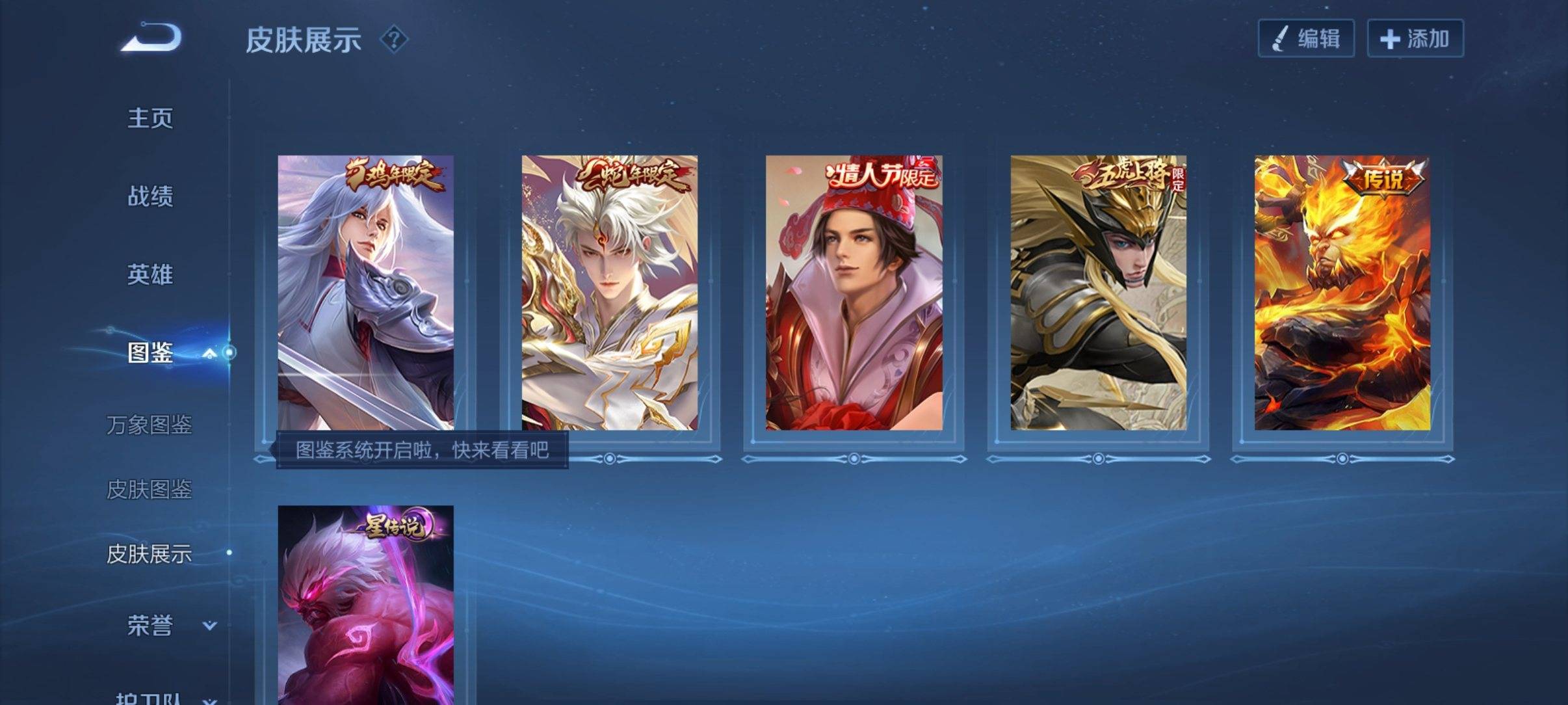Open 万象图鉴 submenu entry
The width and height of the screenshot is (1568, 705).
149,425
